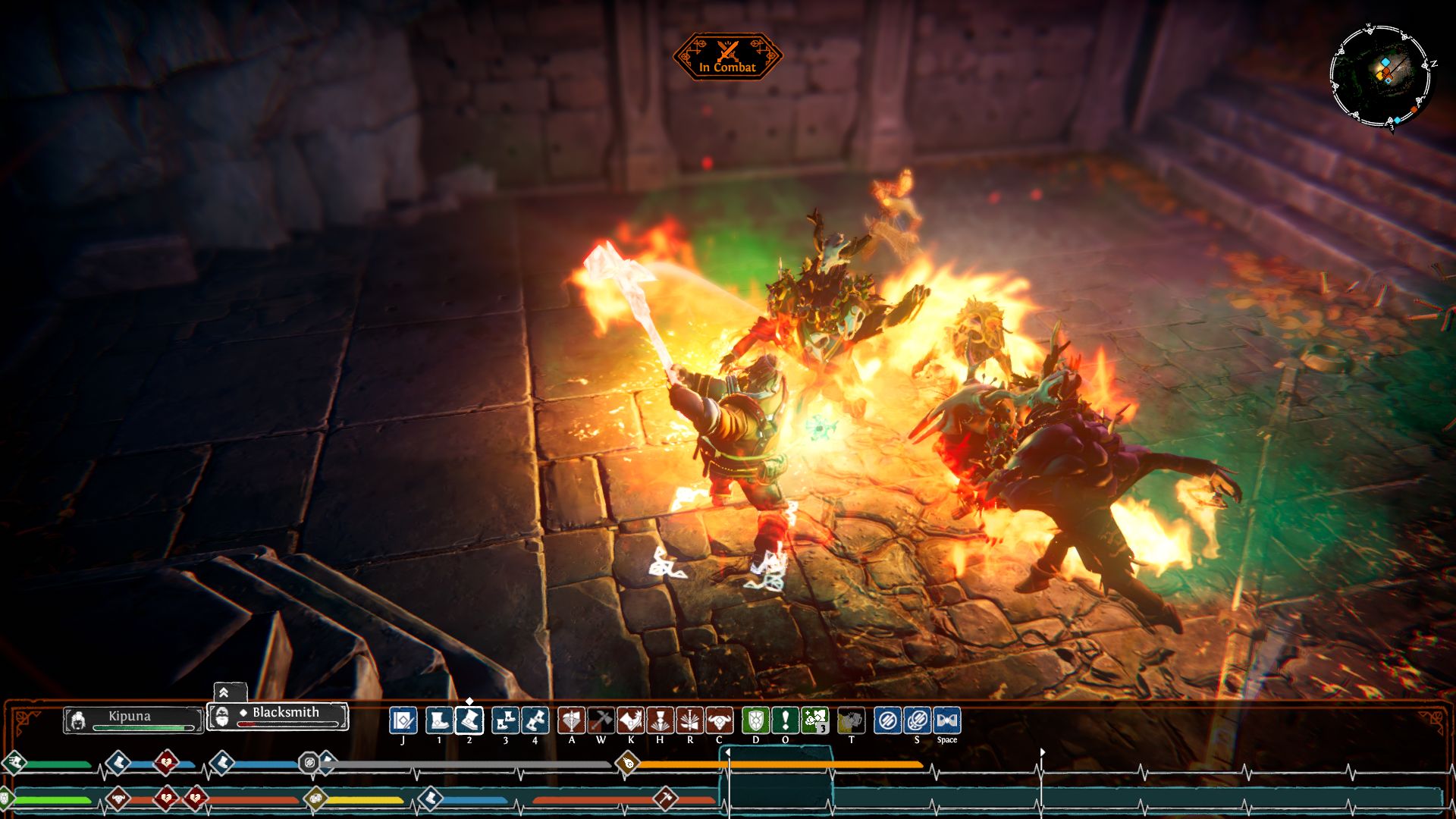The width and height of the screenshot is (1456, 819).
Task: Click the bow-tie time control bound to Space
Action: (x=947, y=720)
